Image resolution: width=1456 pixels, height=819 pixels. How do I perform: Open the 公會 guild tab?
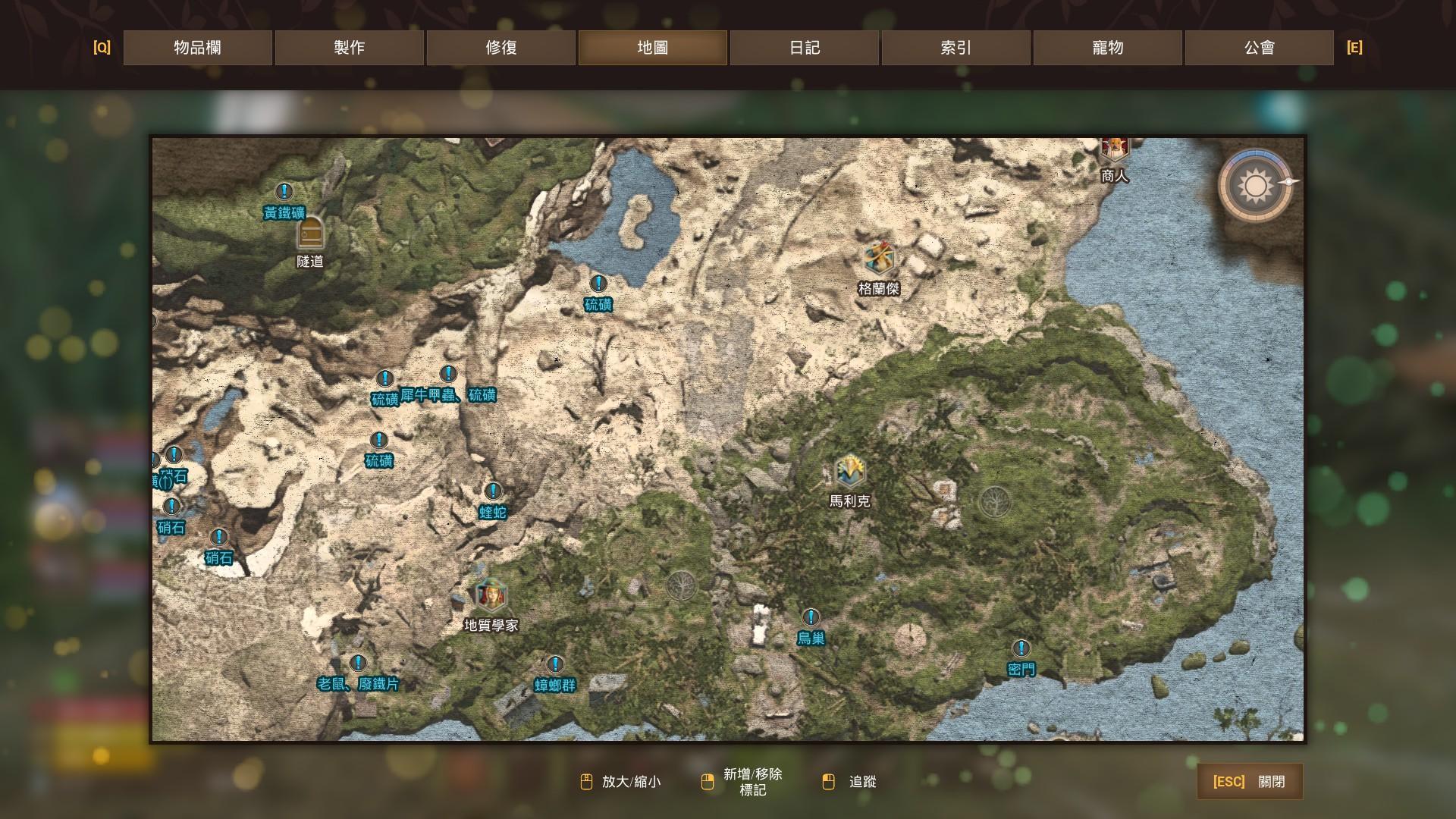pyautogui.click(x=1259, y=48)
